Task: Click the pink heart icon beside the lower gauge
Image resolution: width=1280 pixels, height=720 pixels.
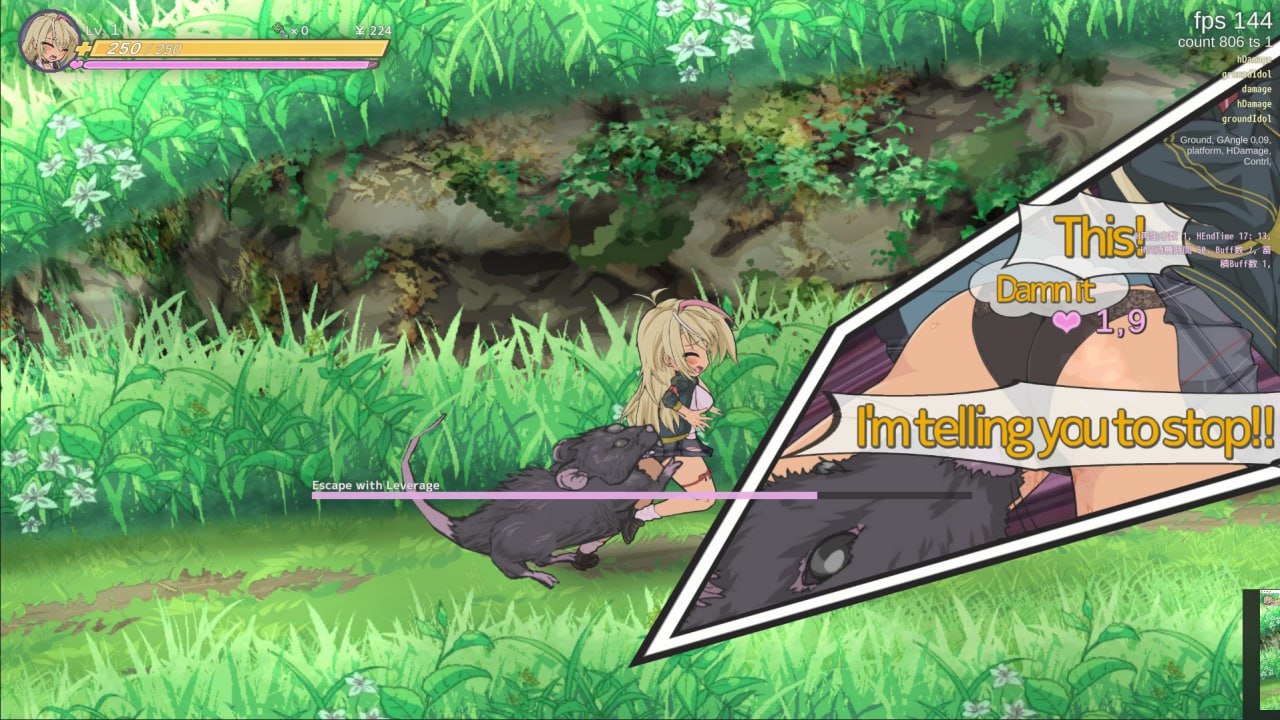Action: point(76,64)
